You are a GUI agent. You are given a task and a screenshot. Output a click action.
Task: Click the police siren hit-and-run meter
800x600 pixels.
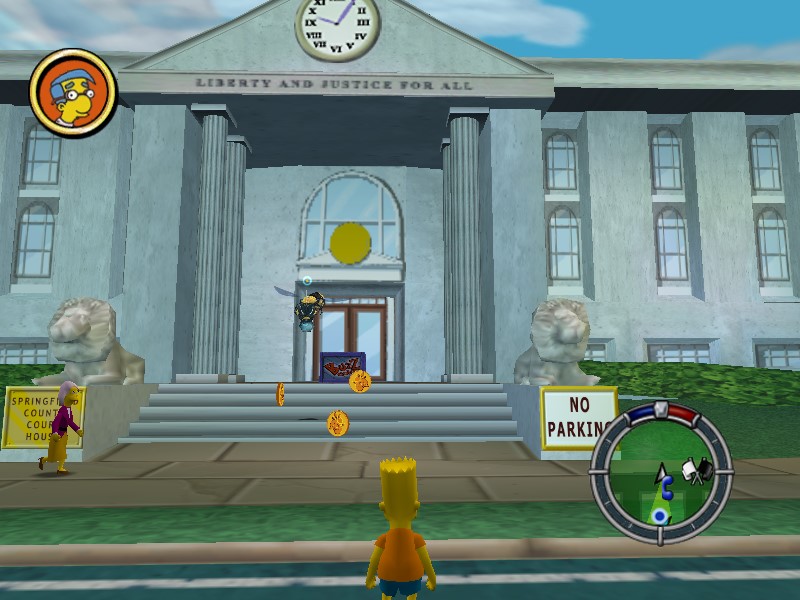coord(661,409)
